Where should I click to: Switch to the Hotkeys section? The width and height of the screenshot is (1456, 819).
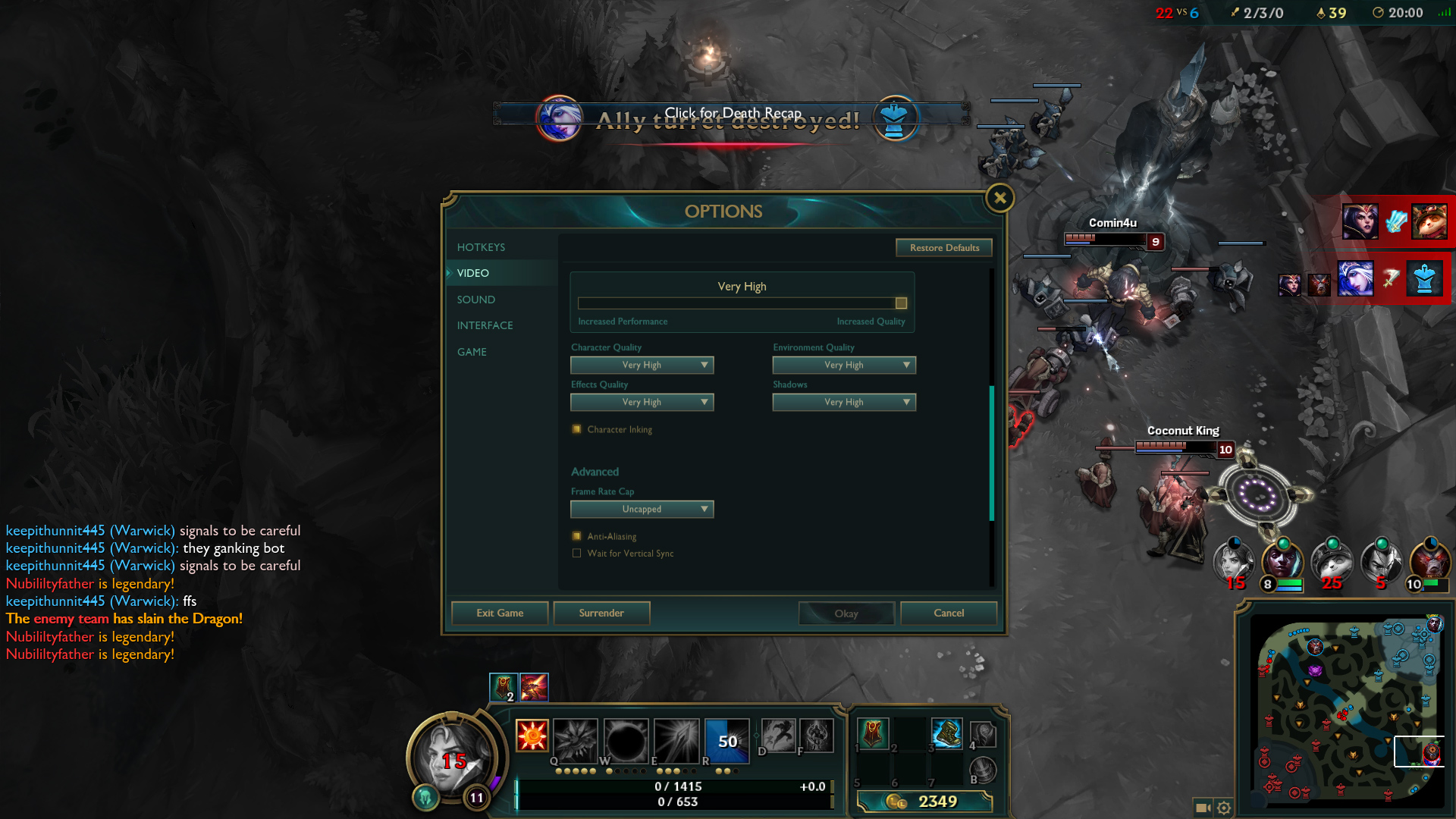coord(481,247)
